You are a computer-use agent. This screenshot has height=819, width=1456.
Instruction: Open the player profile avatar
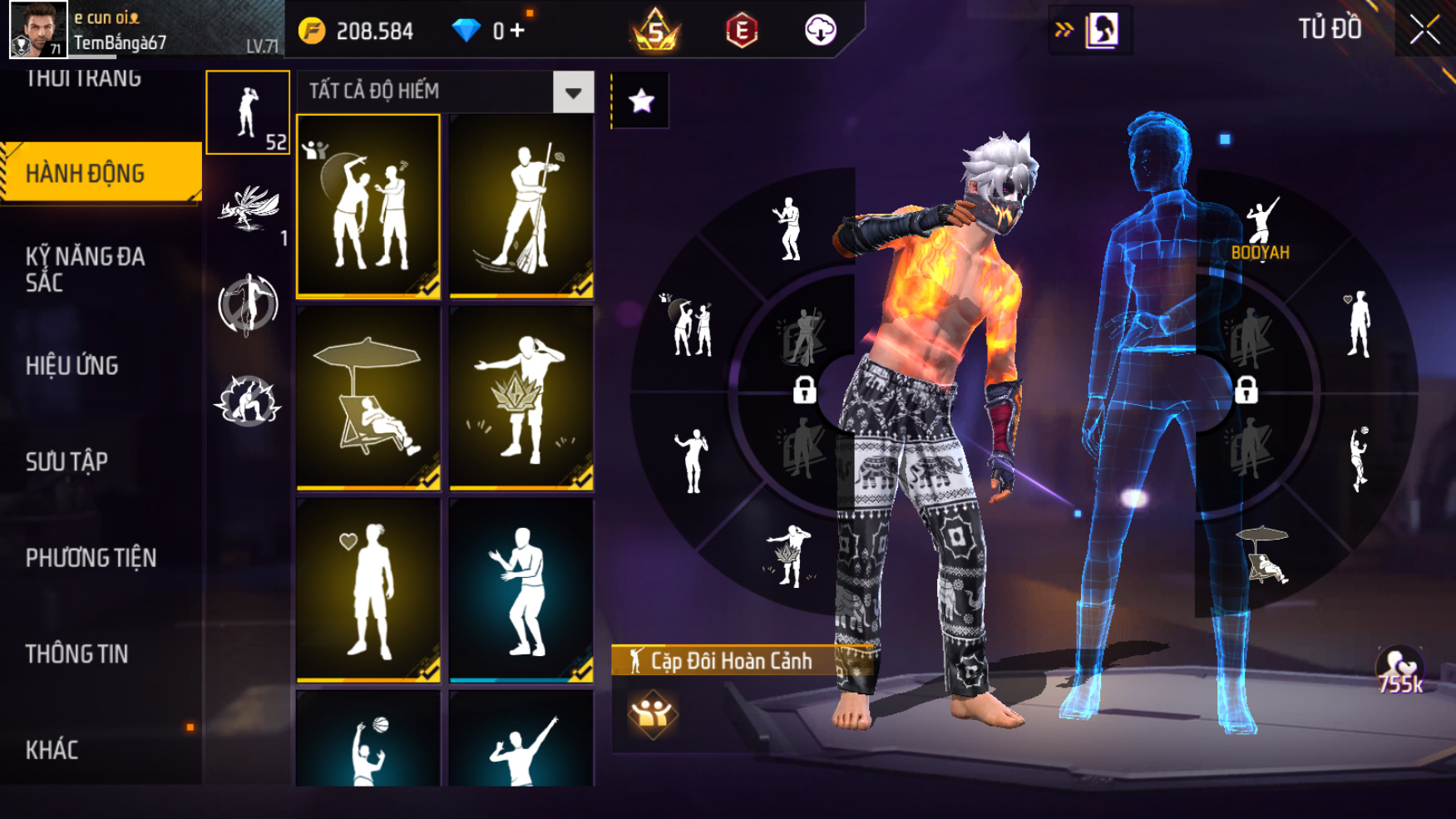[38, 30]
